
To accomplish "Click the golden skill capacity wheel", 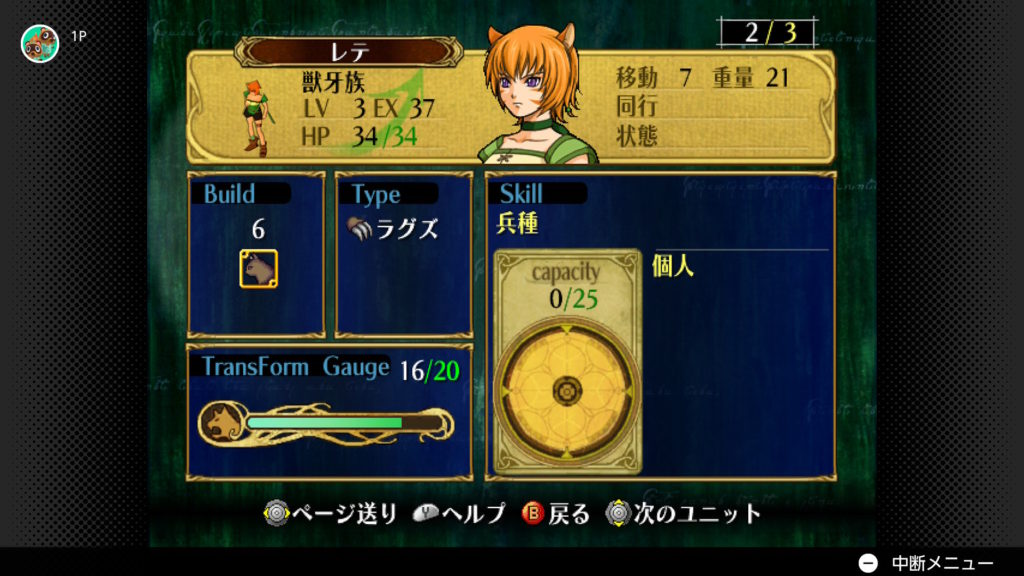I will 567,390.
